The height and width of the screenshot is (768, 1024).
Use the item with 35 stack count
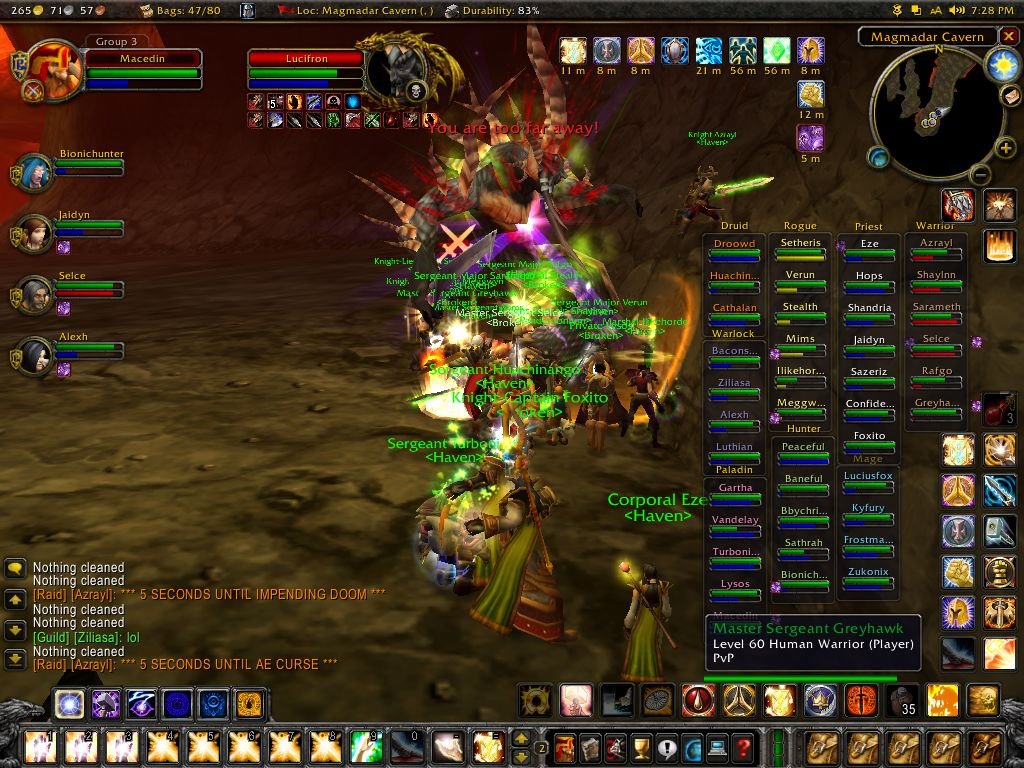coord(903,700)
